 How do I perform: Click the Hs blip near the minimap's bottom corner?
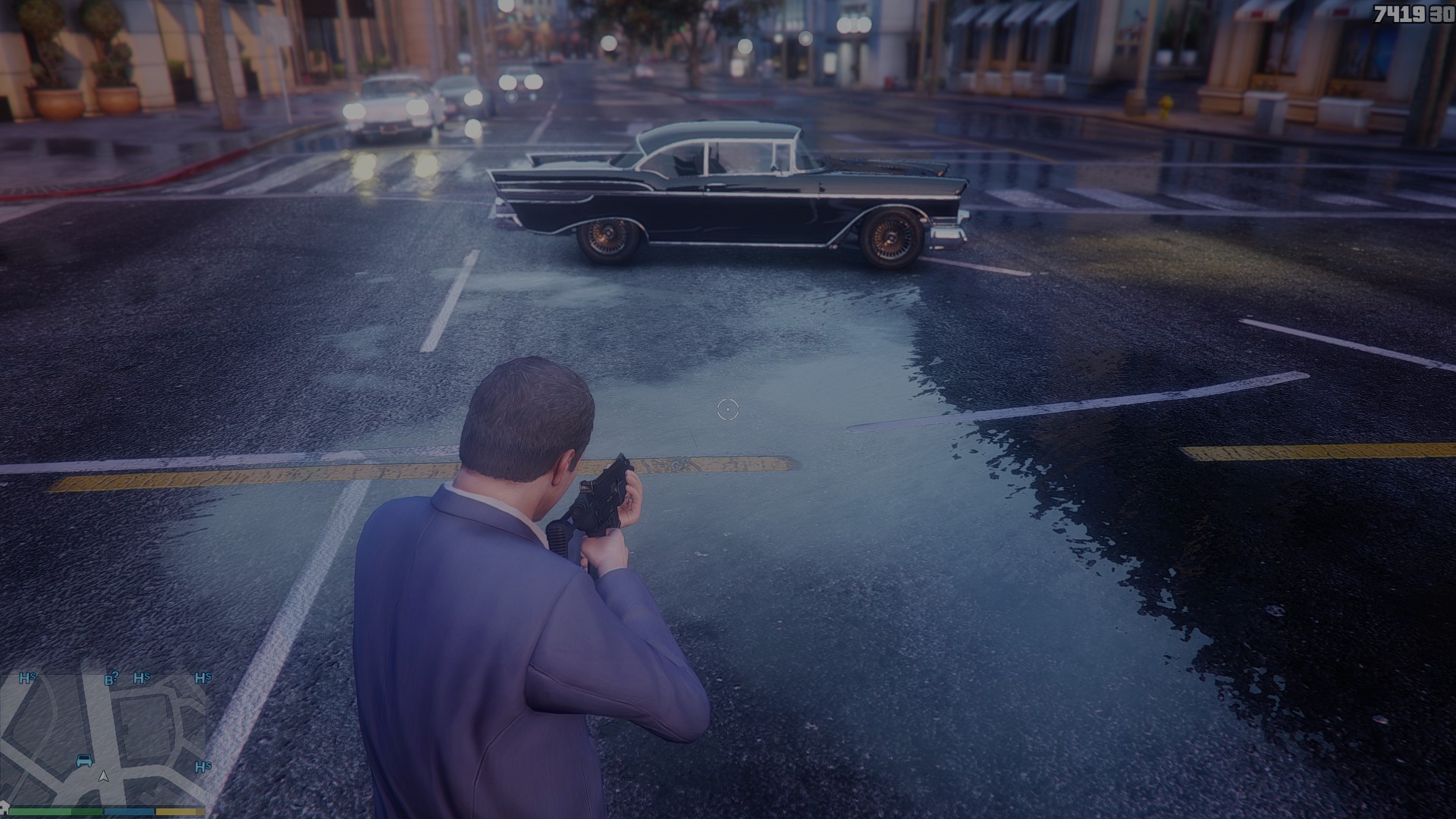coord(202,767)
